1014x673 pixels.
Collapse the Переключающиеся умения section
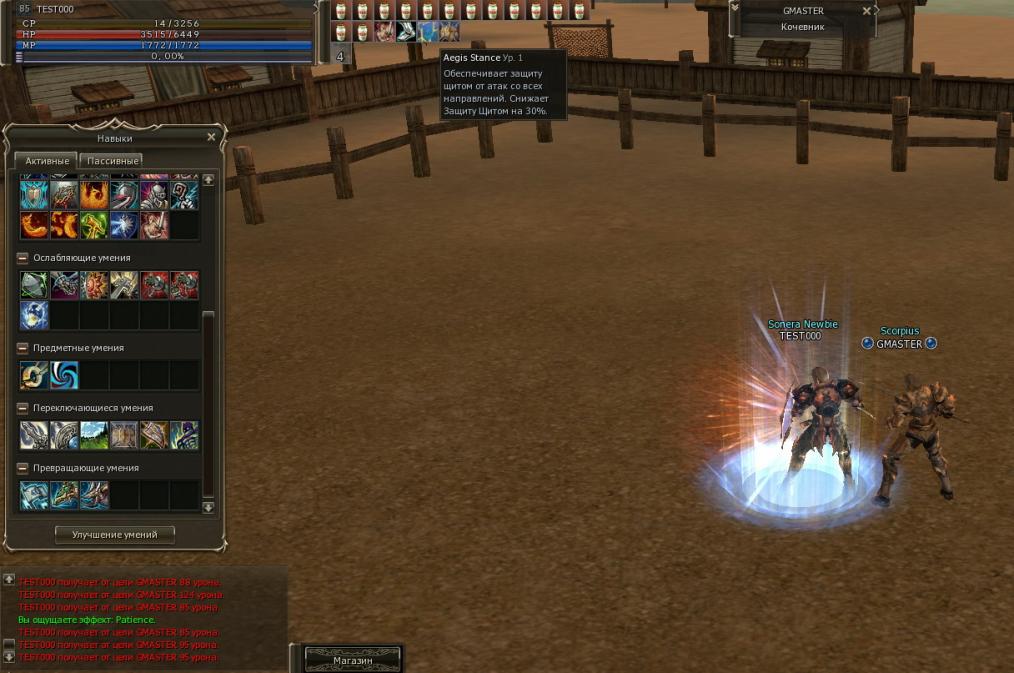23,408
